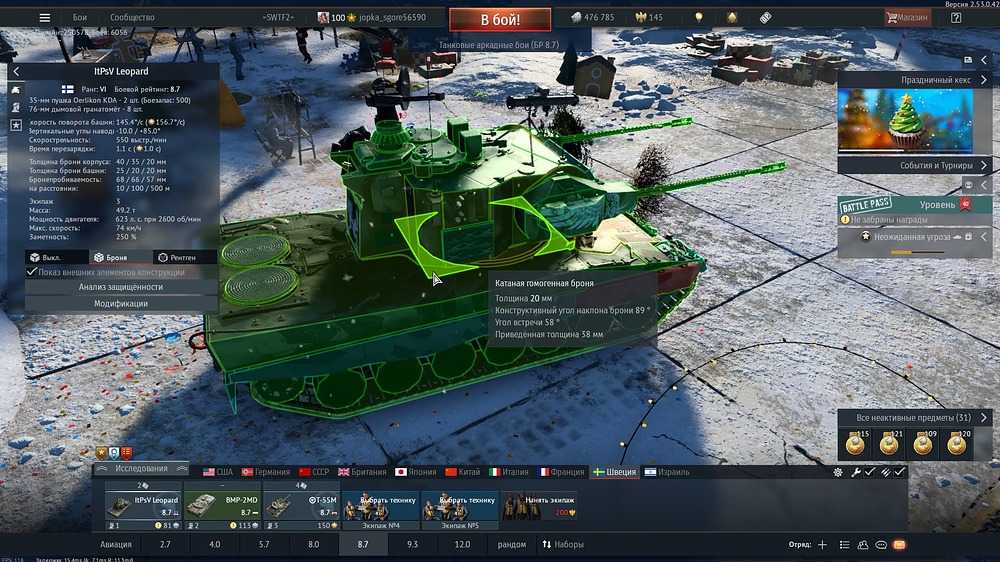Open Анализ защищенности protection analysis
This screenshot has height=562, width=1000.
(x=121, y=287)
